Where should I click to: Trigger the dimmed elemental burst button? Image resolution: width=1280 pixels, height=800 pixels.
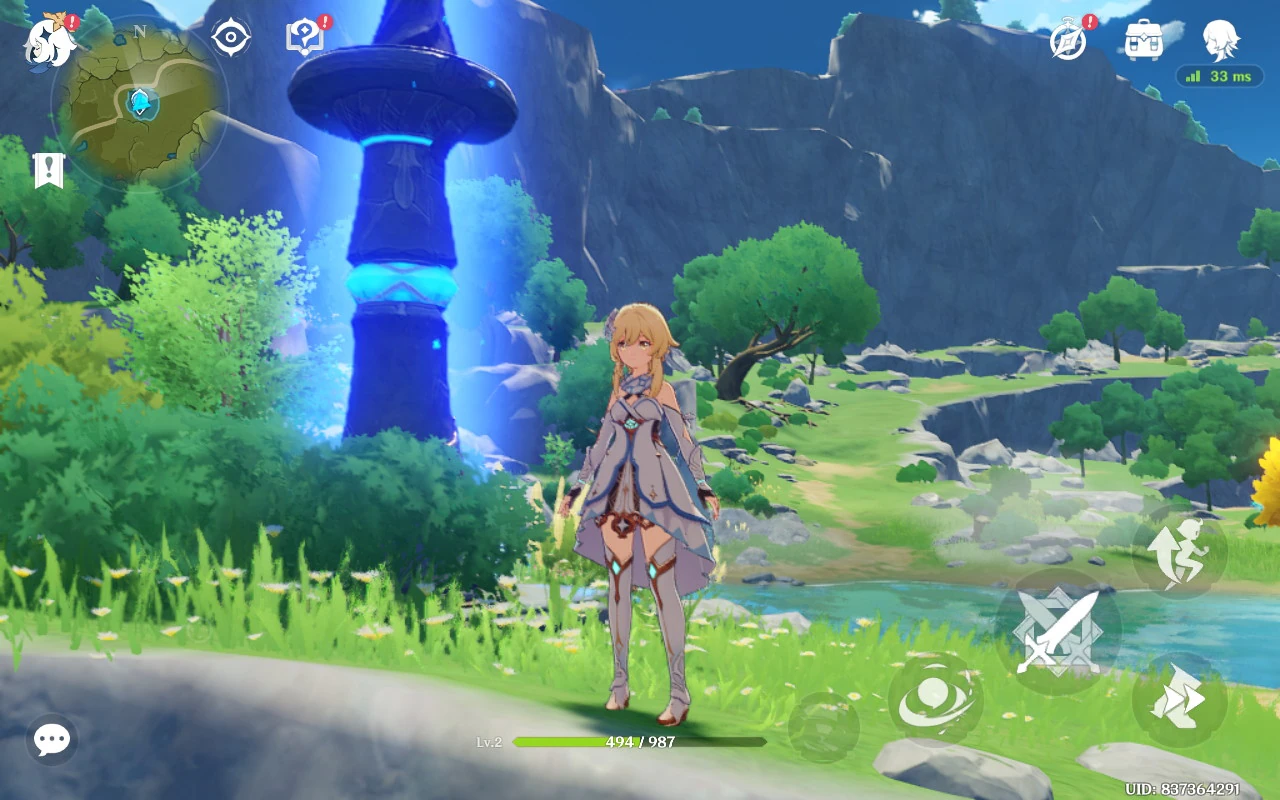click(x=823, y=727)
